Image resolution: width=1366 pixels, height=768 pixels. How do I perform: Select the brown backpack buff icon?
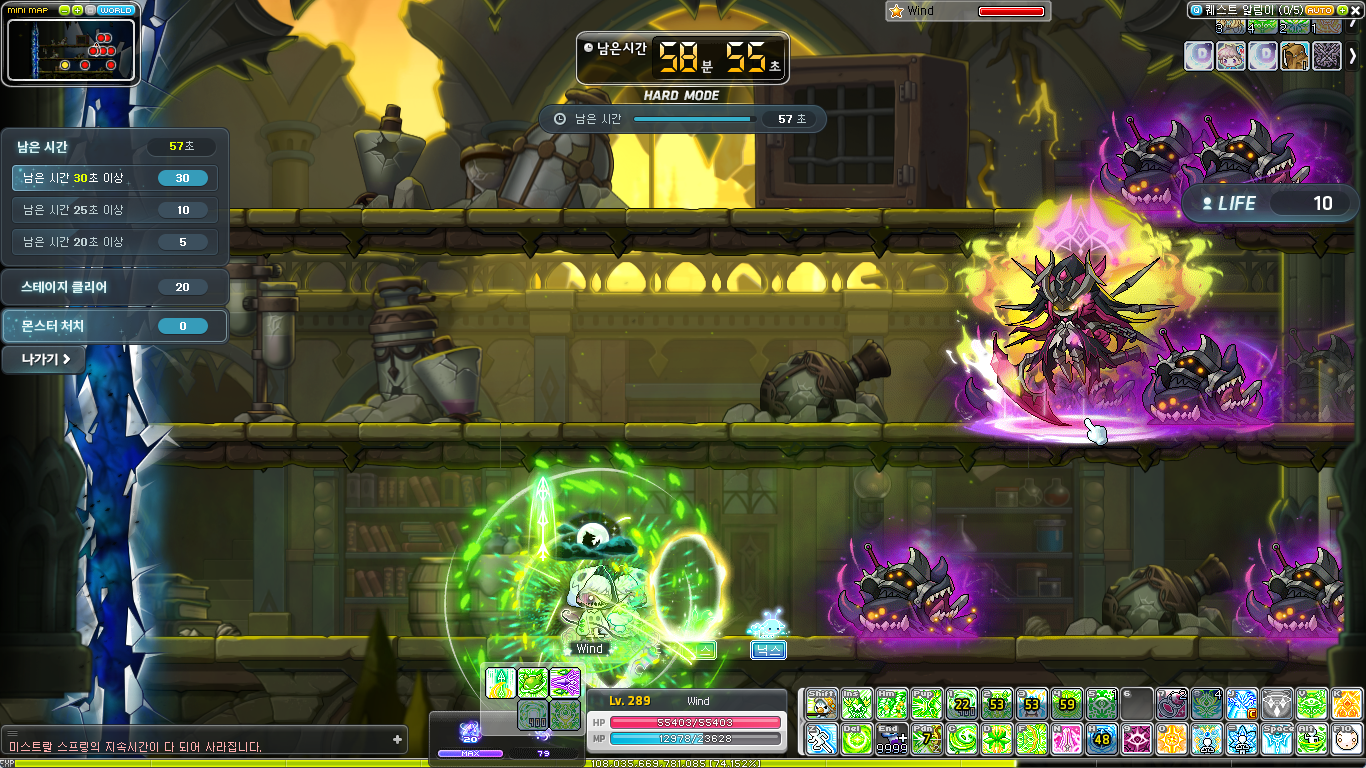(1294, 56)
